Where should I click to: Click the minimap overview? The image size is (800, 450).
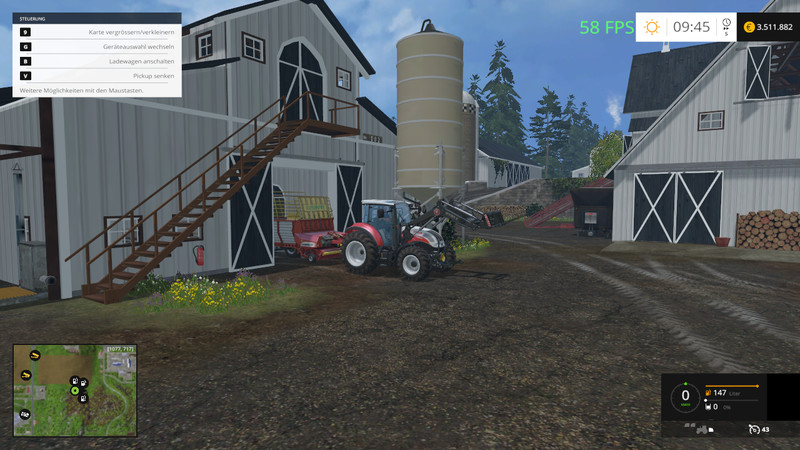pyautogui.click(x=74, y=390)
